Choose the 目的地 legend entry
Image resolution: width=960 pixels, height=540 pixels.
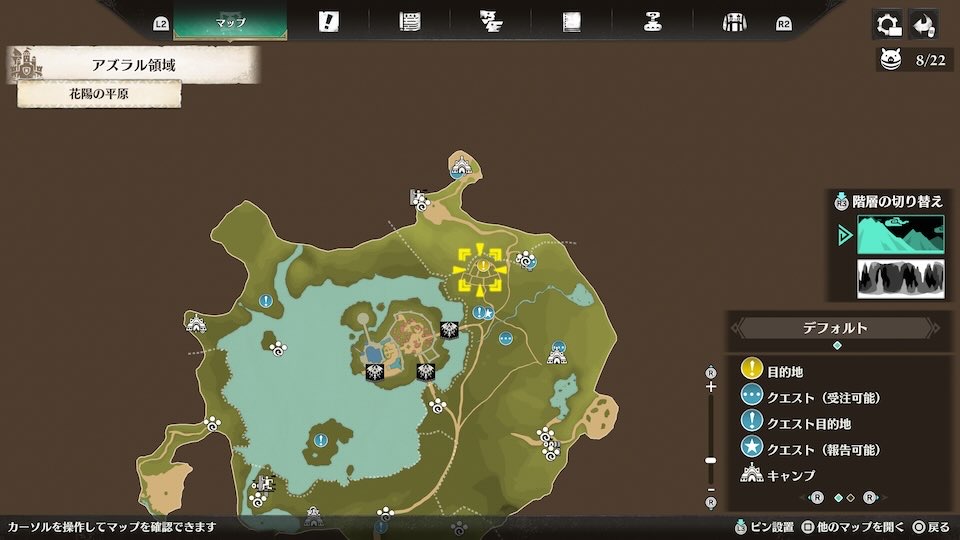tap(784, 371)
